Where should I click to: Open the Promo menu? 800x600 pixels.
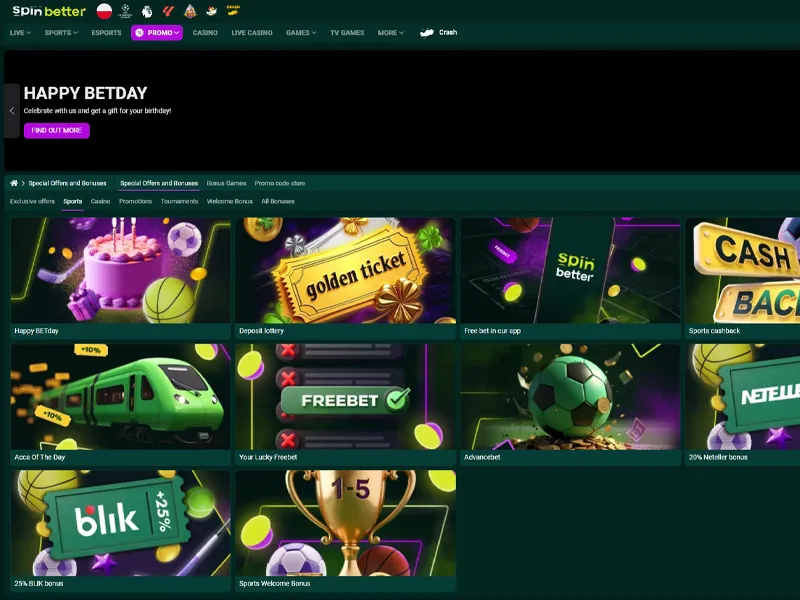pyautogui.click(x=157, y=33)
